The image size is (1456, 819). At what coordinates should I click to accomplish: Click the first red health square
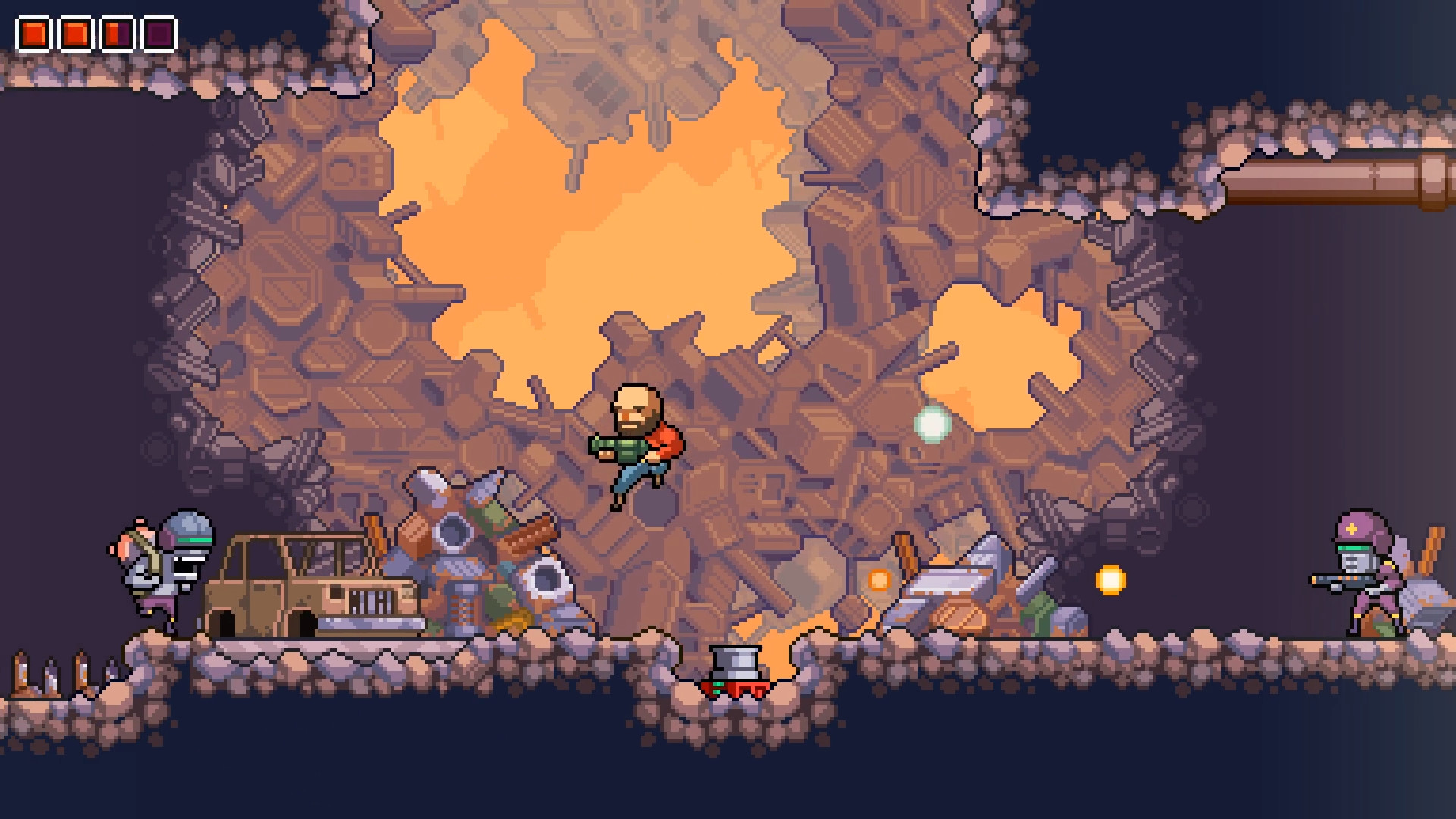[36, 32]
